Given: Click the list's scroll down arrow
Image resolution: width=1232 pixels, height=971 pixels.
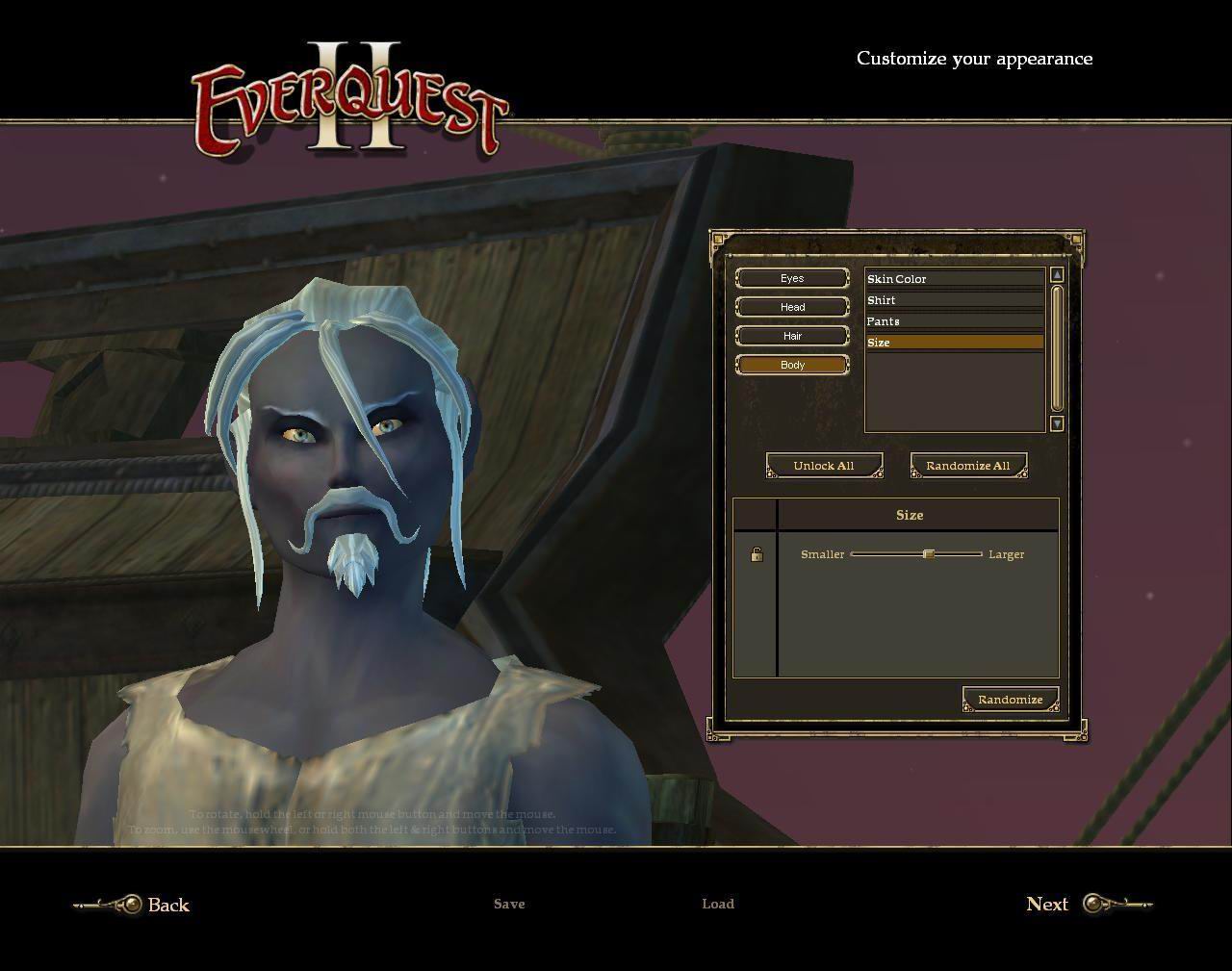Looking at the screenshot, I should tap(1057, 423).
